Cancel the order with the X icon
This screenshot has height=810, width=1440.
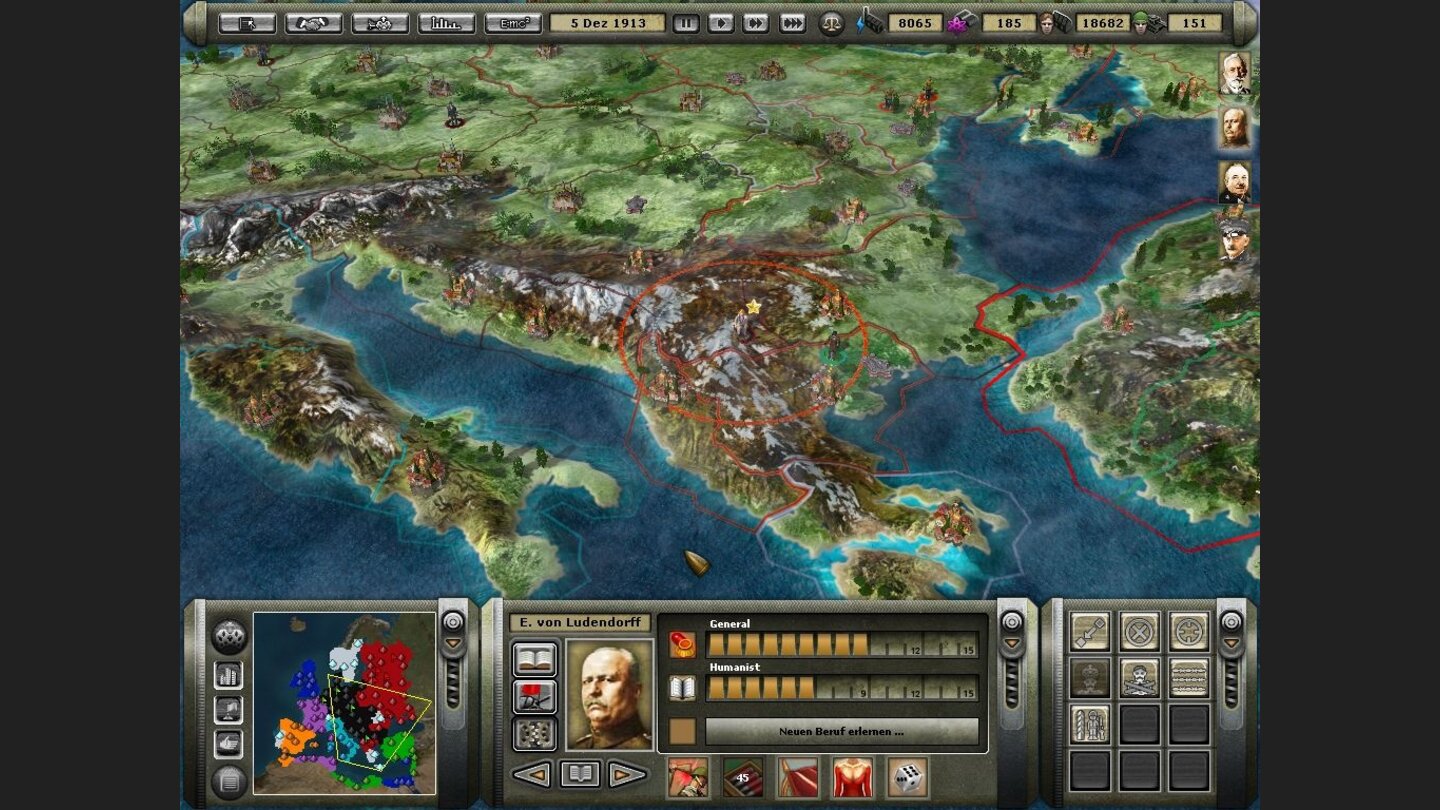click(x=1137, y=630)
